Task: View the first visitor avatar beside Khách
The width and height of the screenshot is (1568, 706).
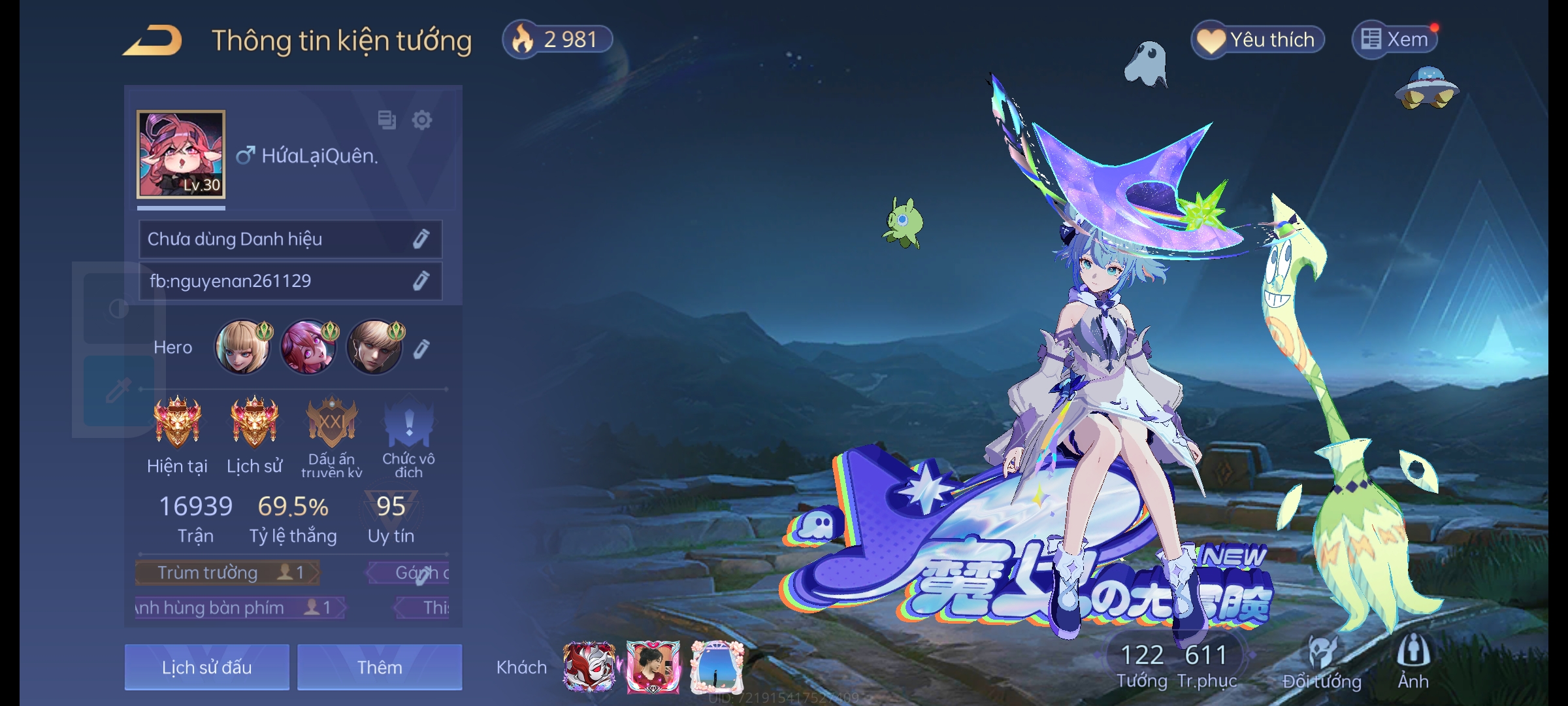Action: (x=589, y=667)
